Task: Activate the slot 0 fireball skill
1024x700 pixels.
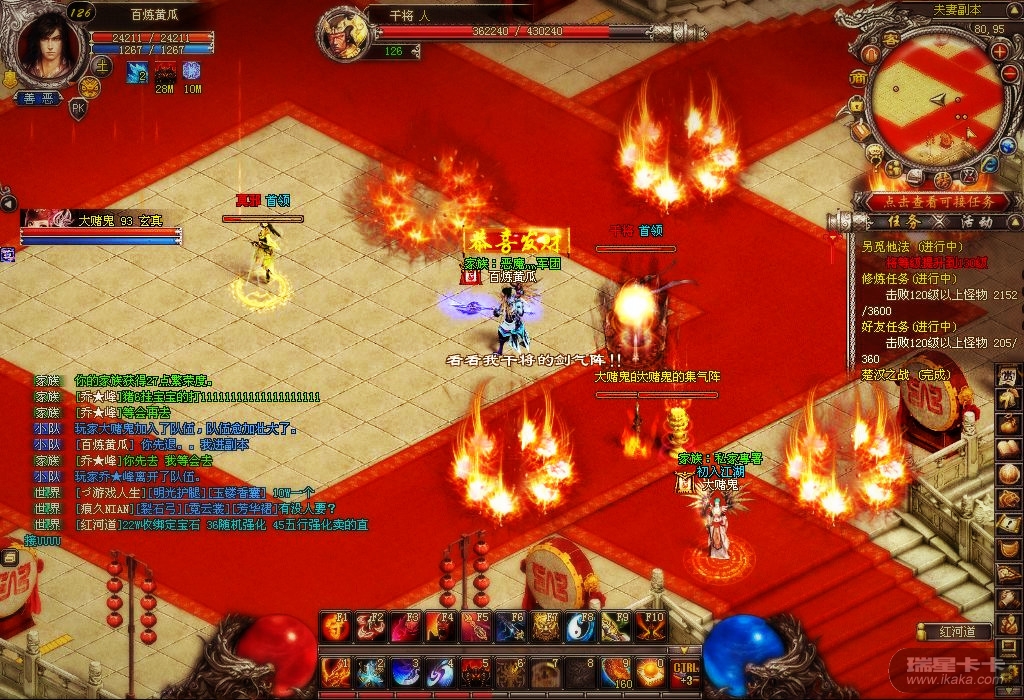Action: tap(648, 672)
